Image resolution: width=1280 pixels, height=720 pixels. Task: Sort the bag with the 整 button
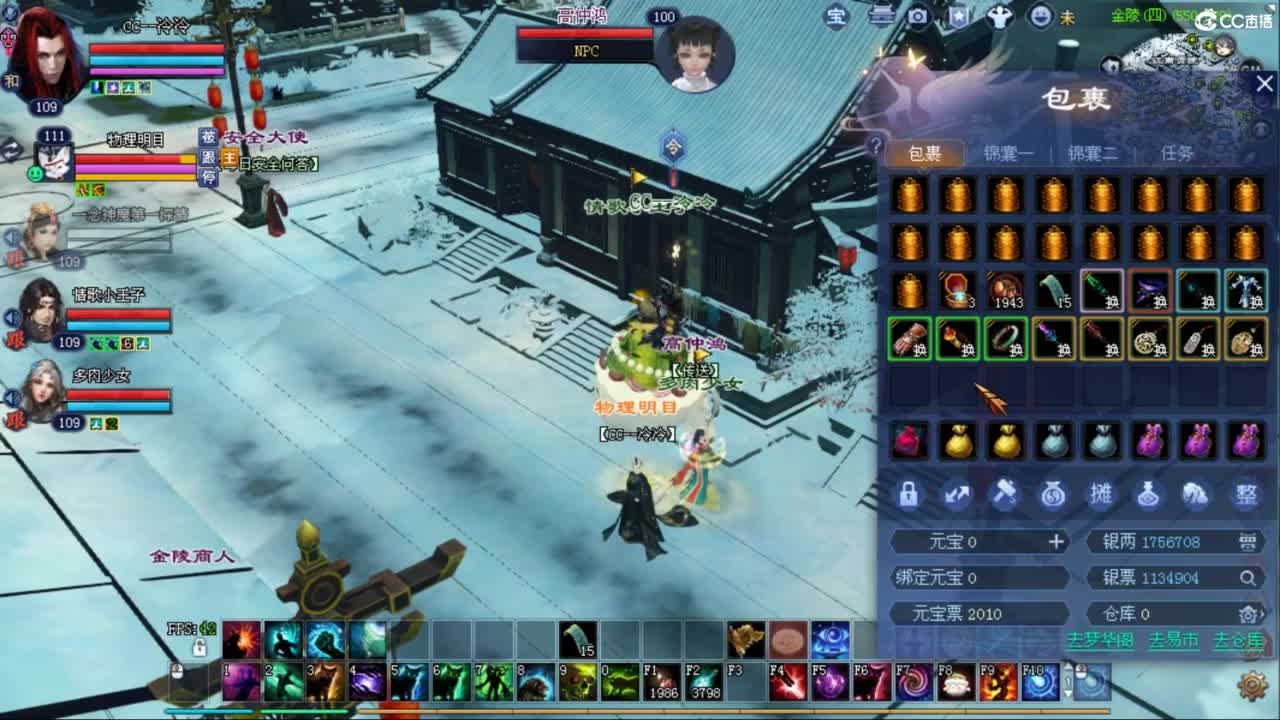click(x=1246, y=494)
